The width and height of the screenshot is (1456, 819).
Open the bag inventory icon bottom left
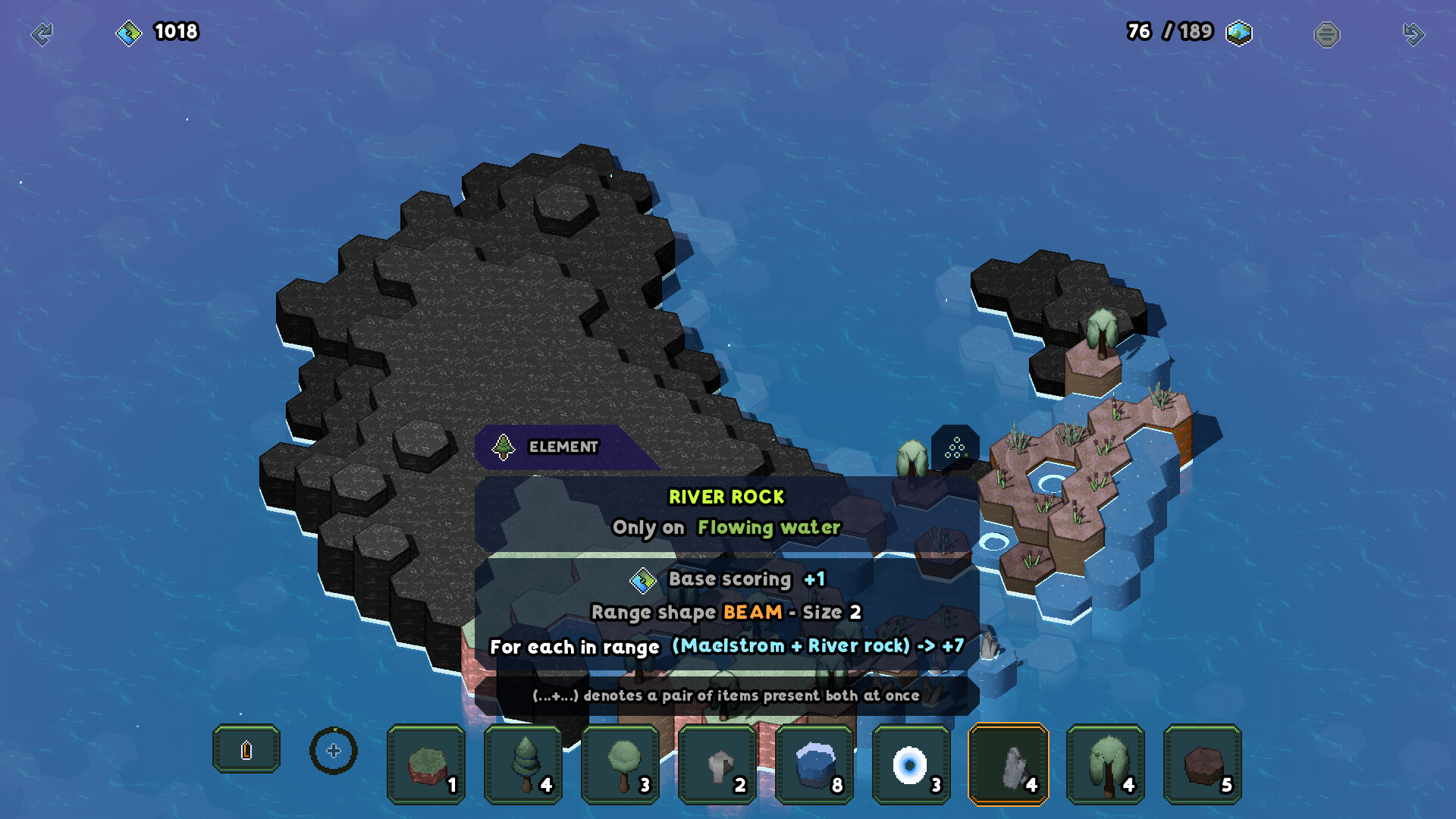(246, 749)
